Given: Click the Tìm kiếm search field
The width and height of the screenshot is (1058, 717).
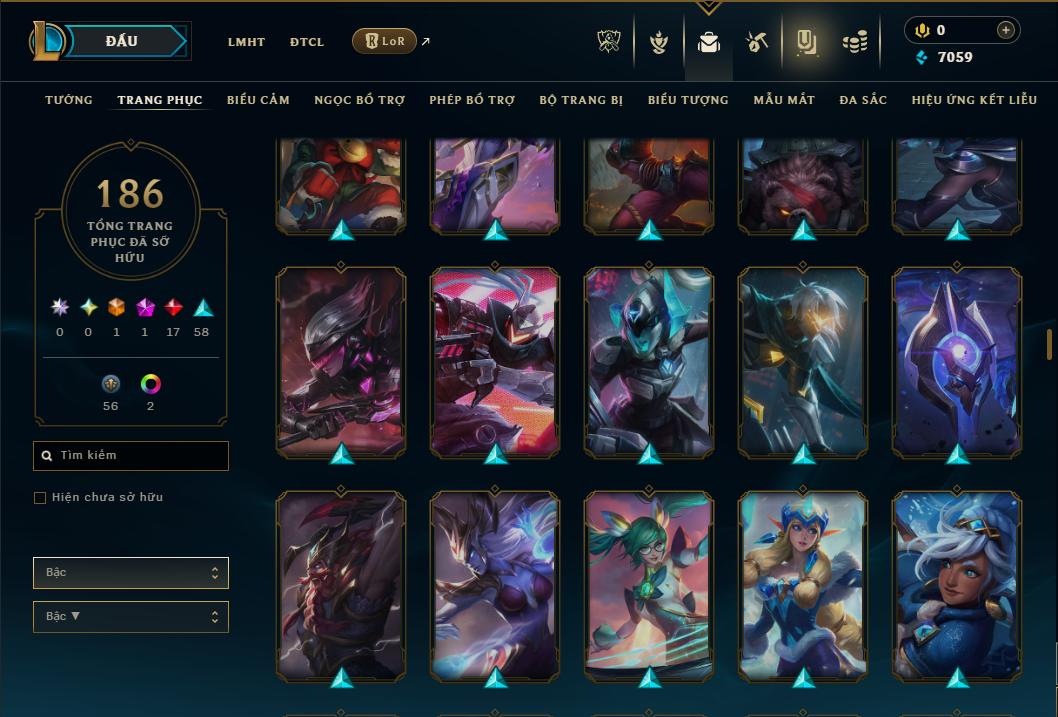Looking at the screenshot, I should tap(131, 456).
